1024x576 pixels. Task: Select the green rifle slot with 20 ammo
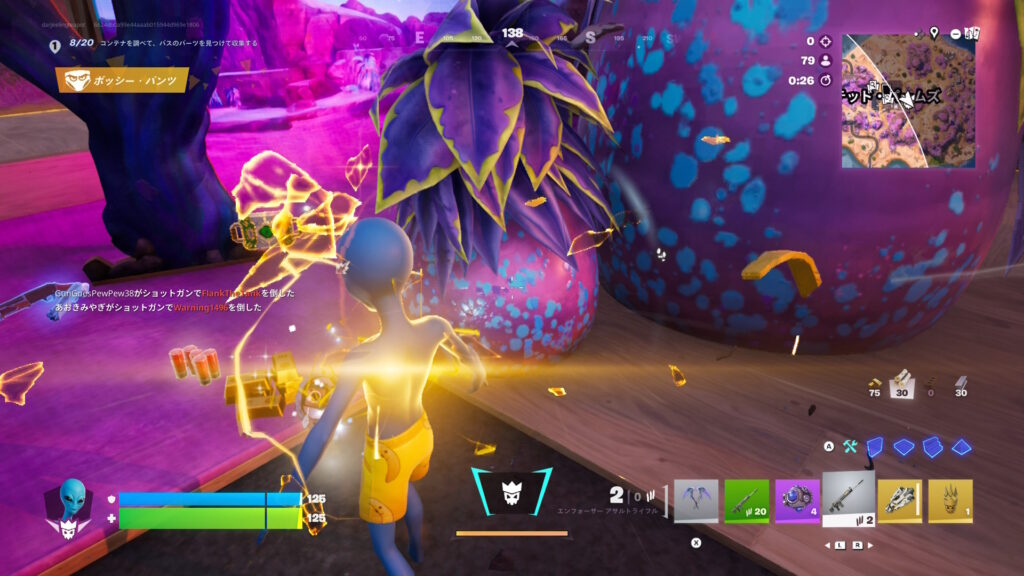[747, 501]
